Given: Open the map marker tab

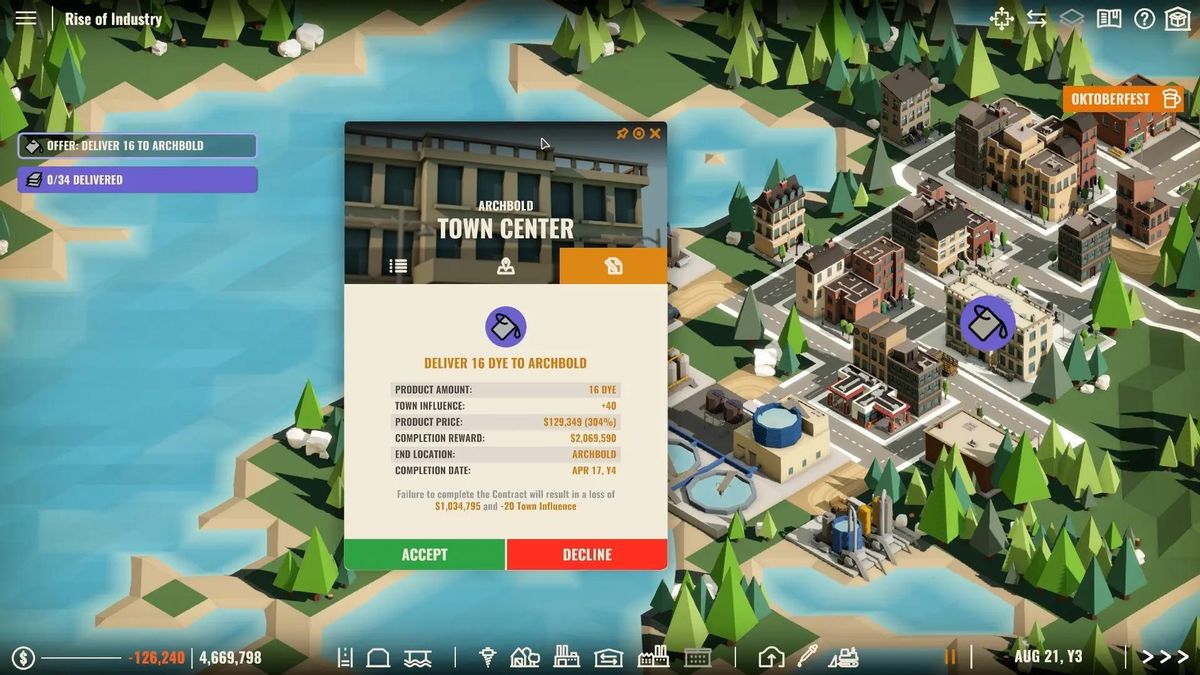Looking at the screenshot, I should click(506, 266).
